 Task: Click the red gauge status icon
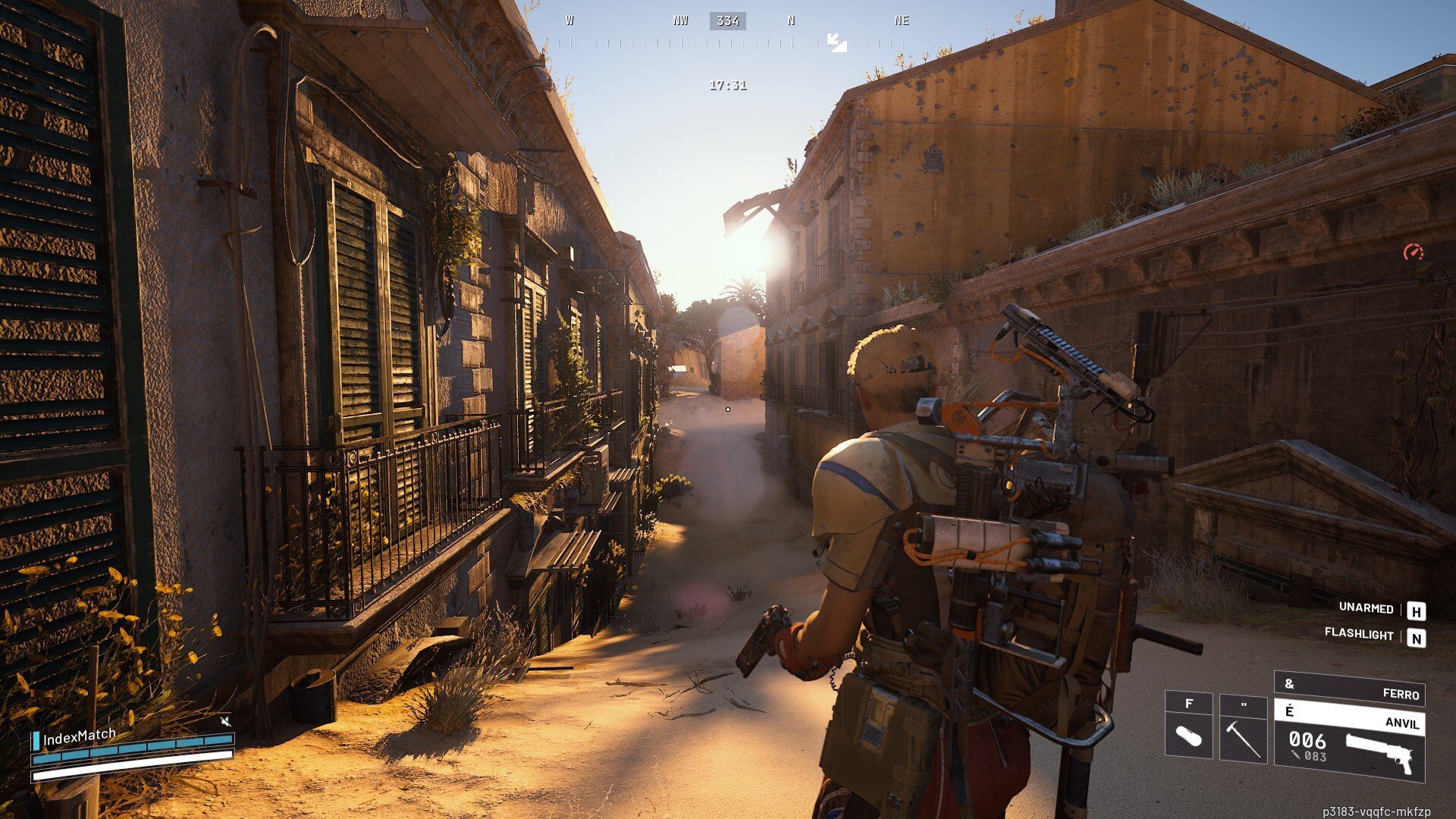1413,253
